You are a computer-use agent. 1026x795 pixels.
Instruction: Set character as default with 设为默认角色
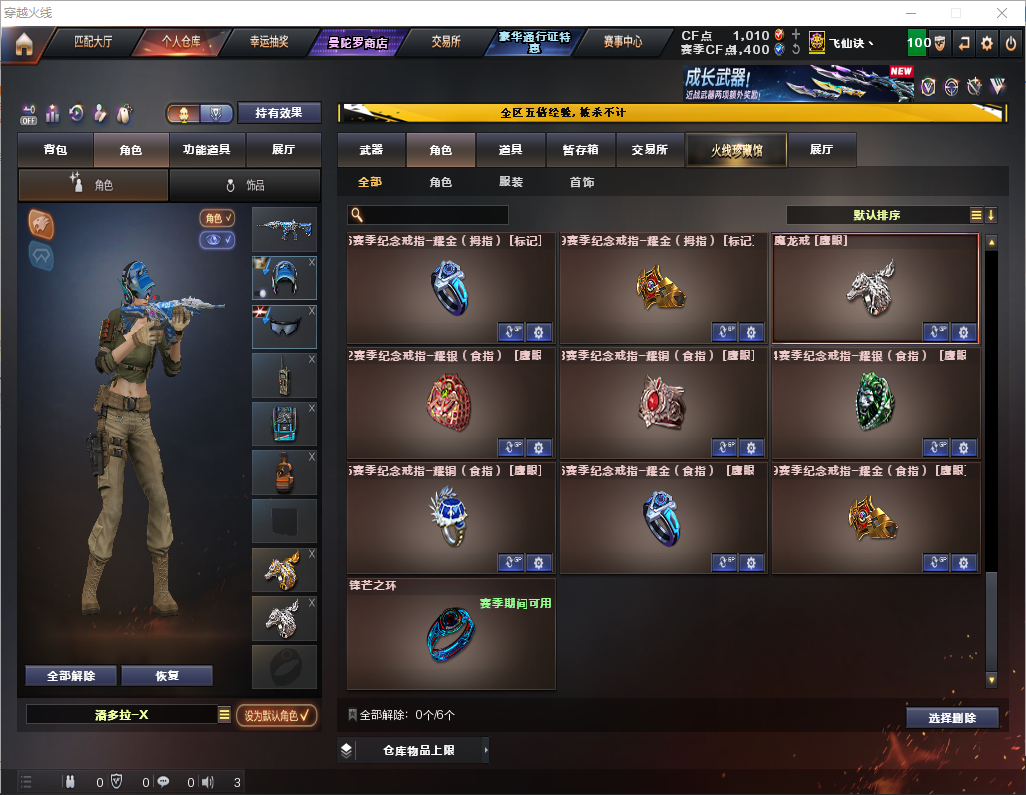[x=276, y=715]
